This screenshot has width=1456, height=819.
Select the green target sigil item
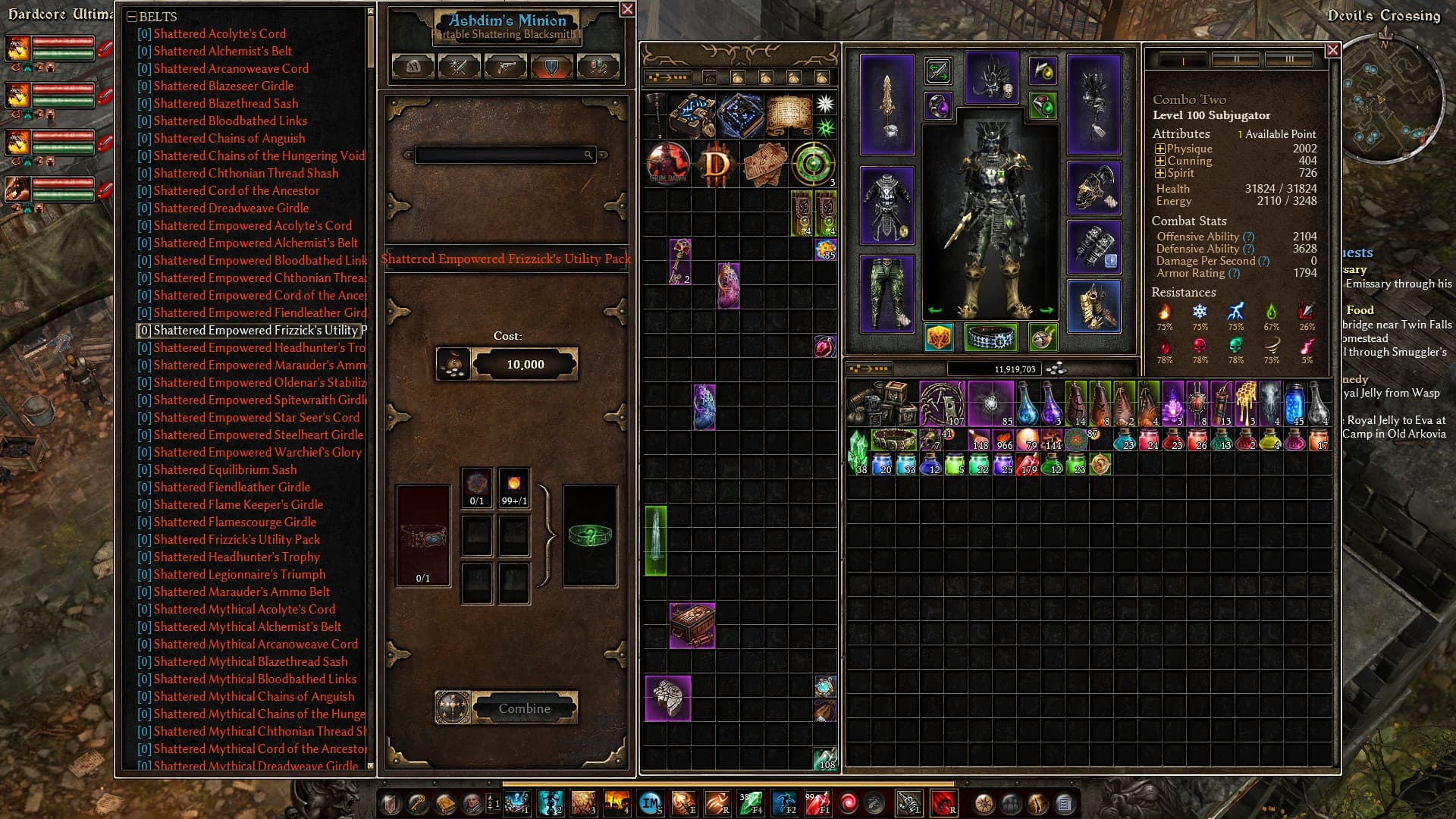(x=812, y=162)
